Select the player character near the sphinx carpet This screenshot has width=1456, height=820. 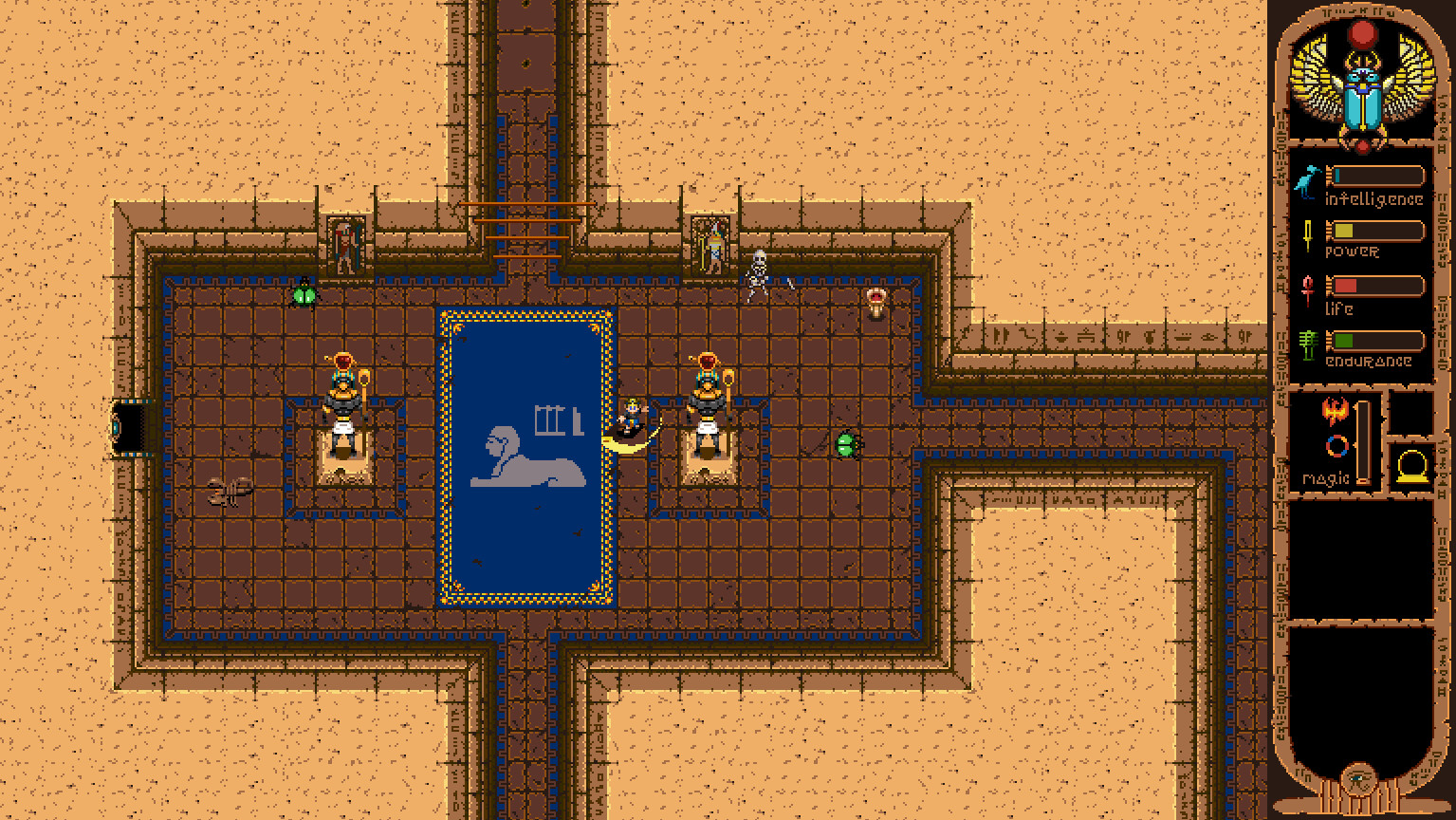coord(633,418)
